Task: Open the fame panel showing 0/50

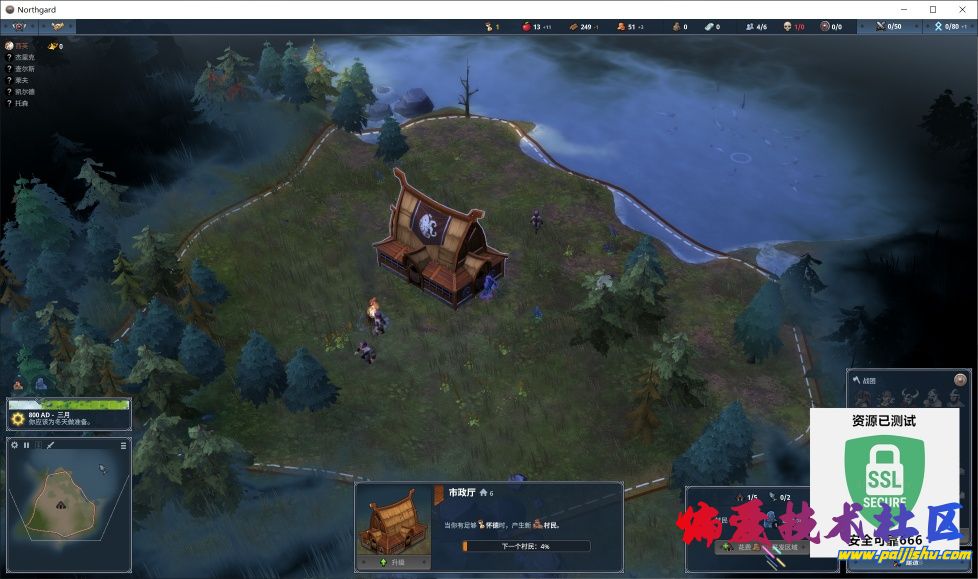Action: [x=887, y=27]
